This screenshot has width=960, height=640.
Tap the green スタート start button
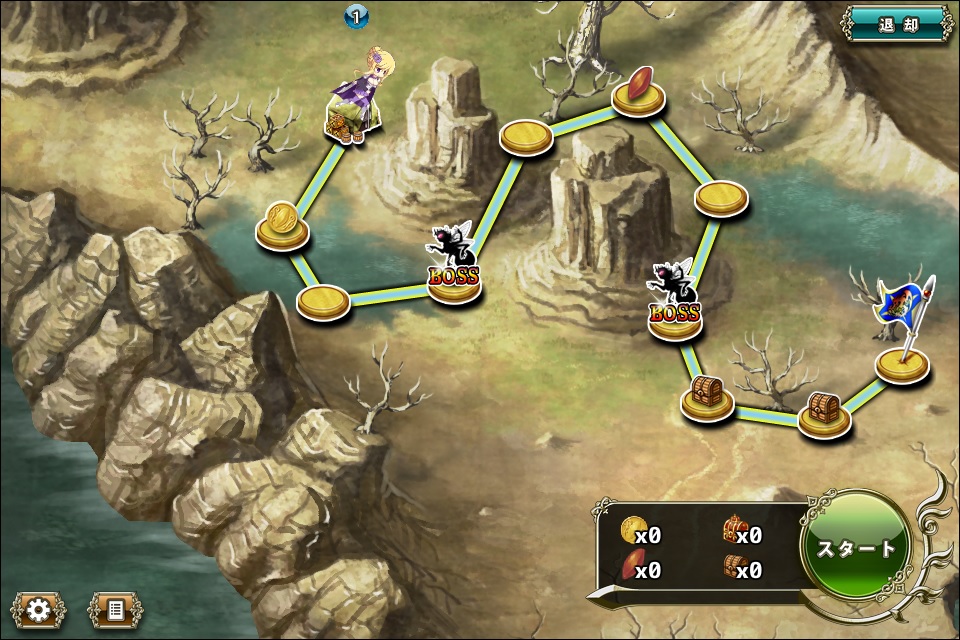point(856,548)
